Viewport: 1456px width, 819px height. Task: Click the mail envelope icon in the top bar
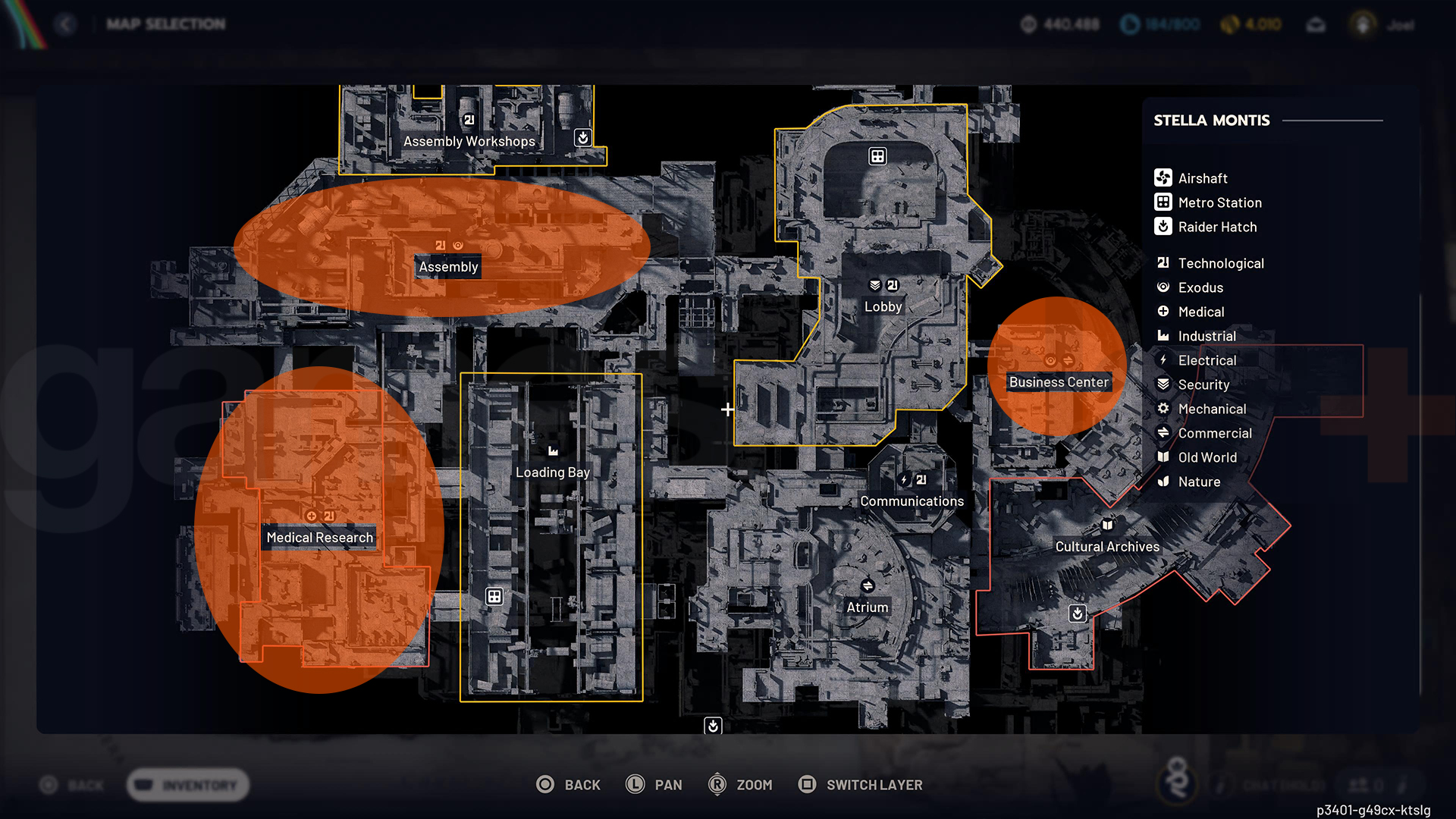pyautogui.click(x=1316, y=24)
